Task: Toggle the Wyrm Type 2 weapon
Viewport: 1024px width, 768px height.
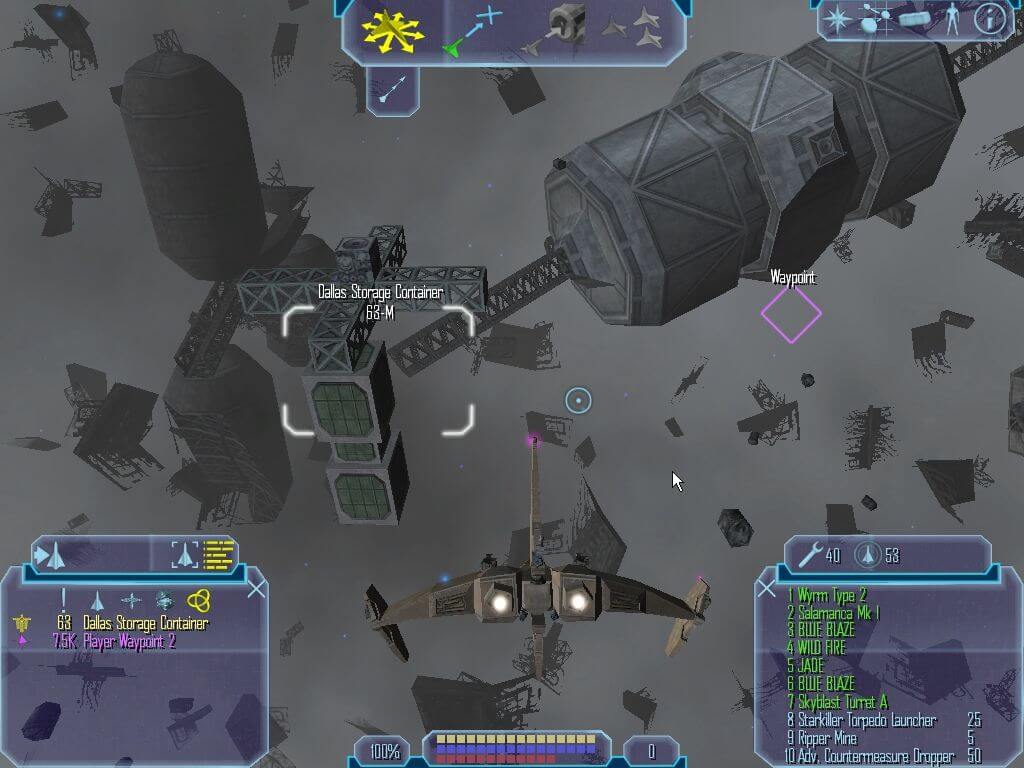Action: [826, 595]
